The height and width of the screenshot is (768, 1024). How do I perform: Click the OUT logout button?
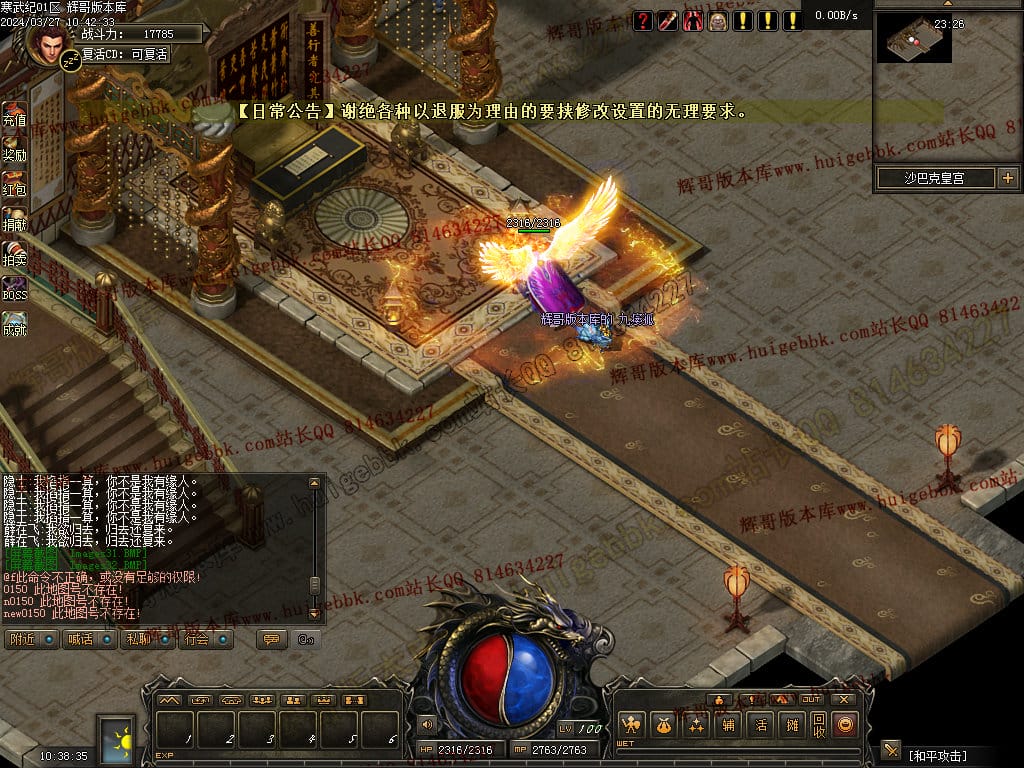pos(810,700)
